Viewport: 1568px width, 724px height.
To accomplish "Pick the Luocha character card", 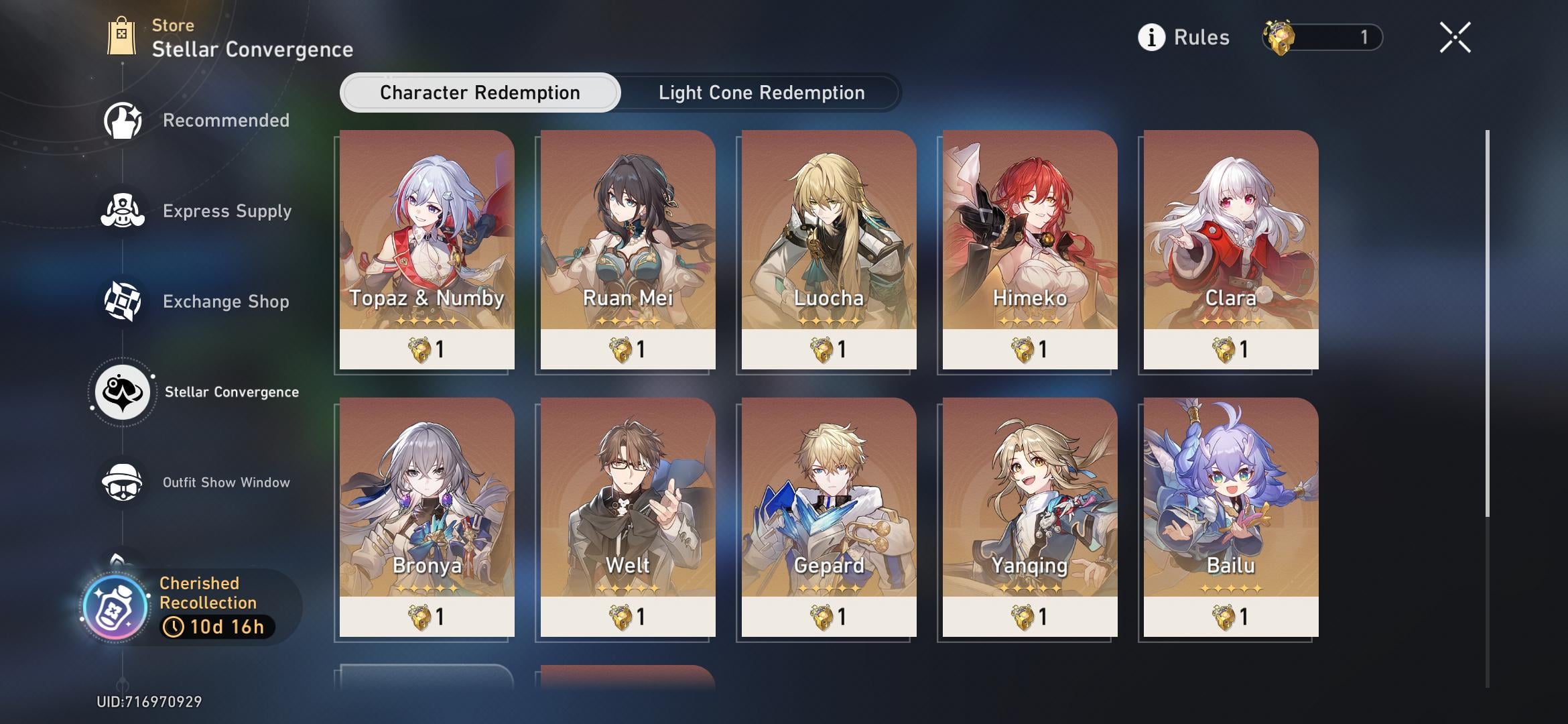I will tap(829, 249).
